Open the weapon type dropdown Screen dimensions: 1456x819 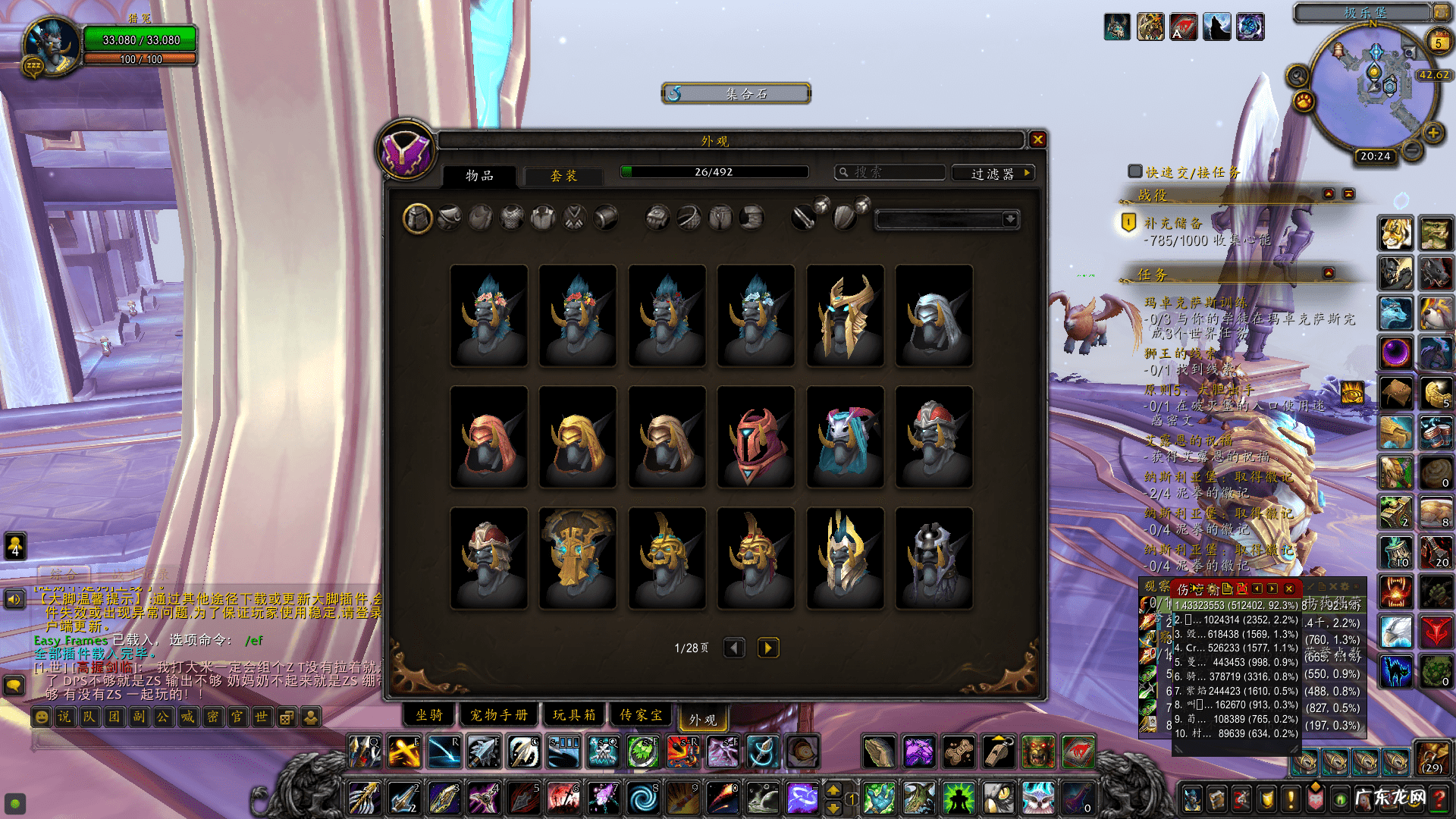(x=1009, y=219)
